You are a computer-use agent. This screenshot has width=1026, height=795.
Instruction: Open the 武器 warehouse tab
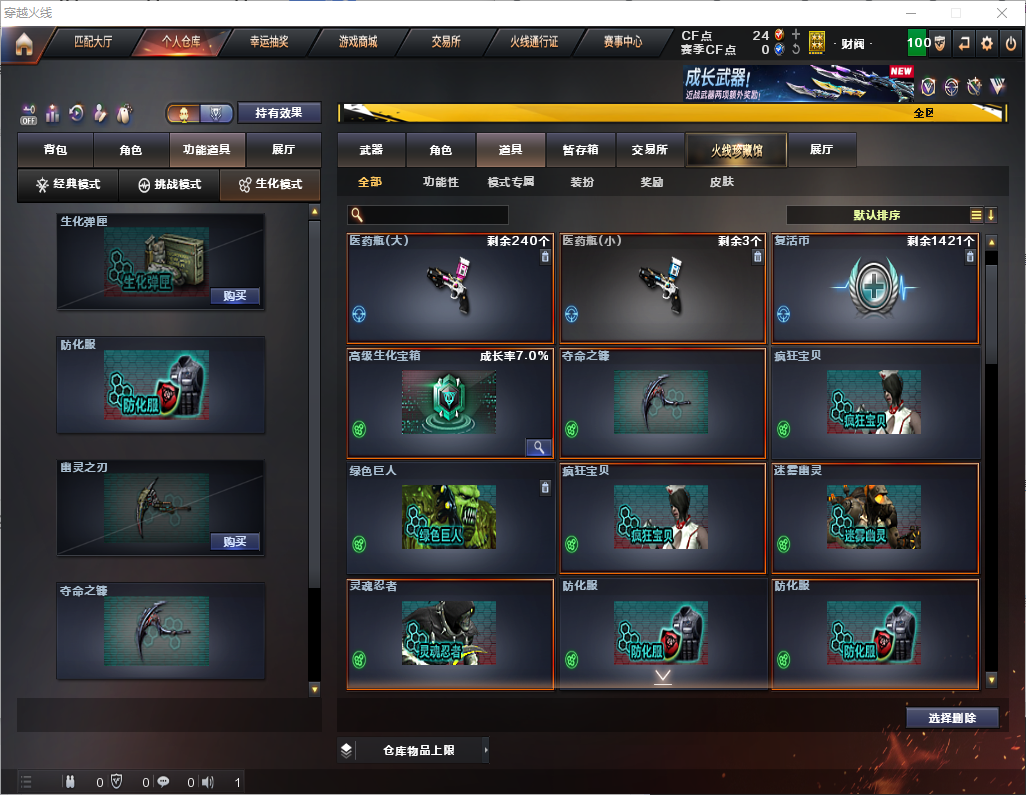(371, 150)
